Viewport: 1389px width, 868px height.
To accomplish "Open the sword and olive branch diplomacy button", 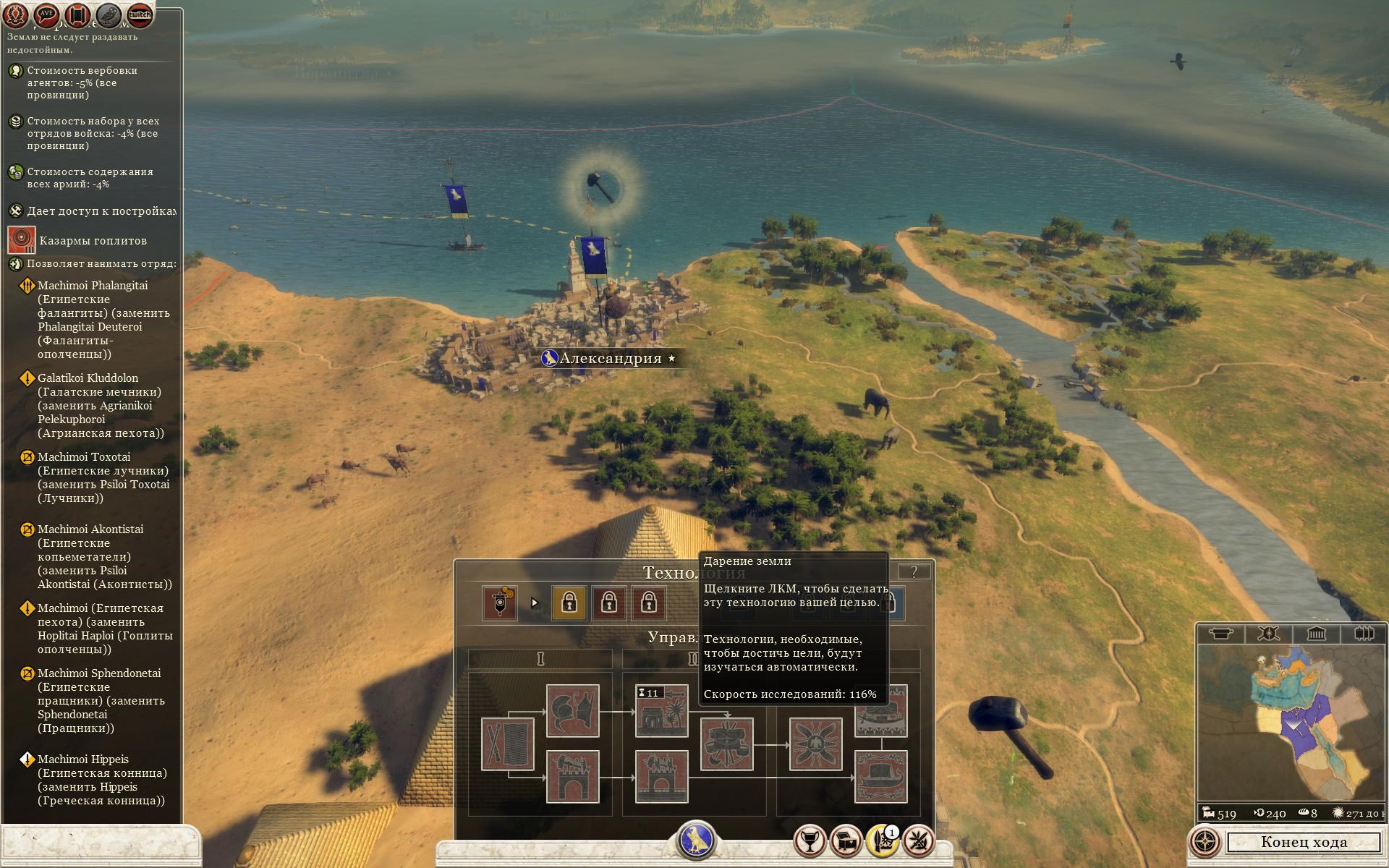I will 918,841.
